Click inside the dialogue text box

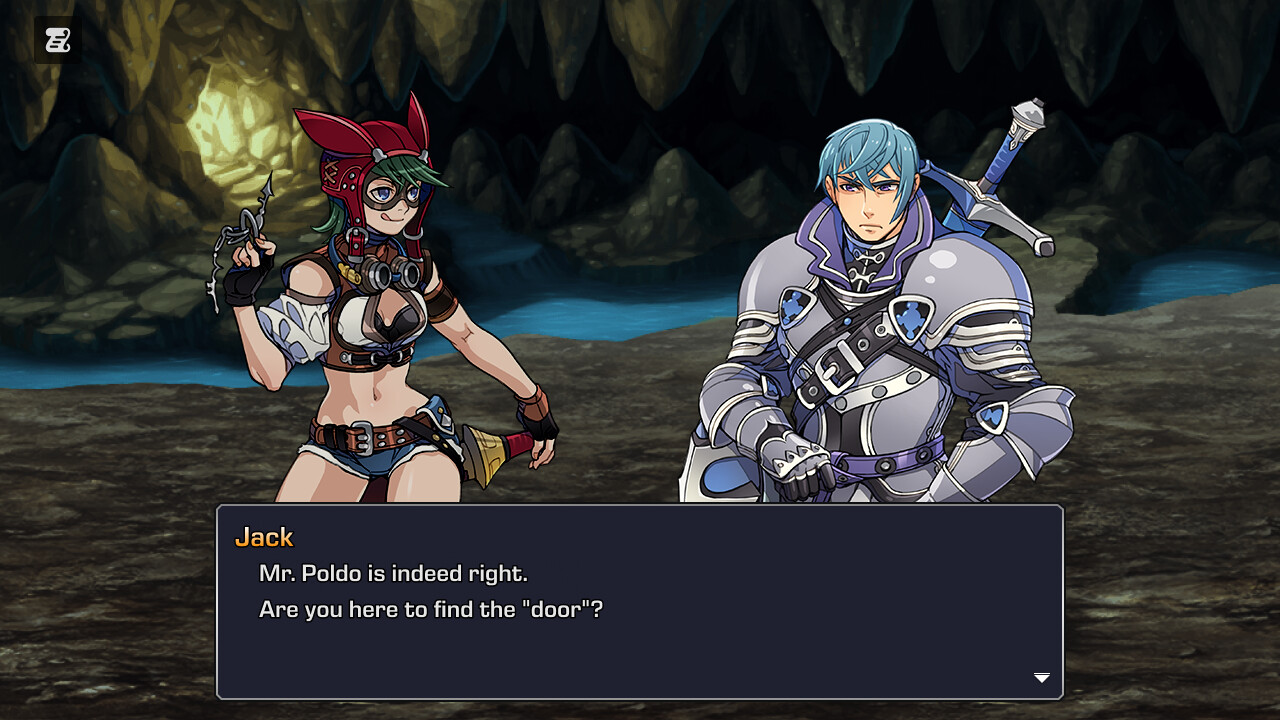tap(640, 600)
